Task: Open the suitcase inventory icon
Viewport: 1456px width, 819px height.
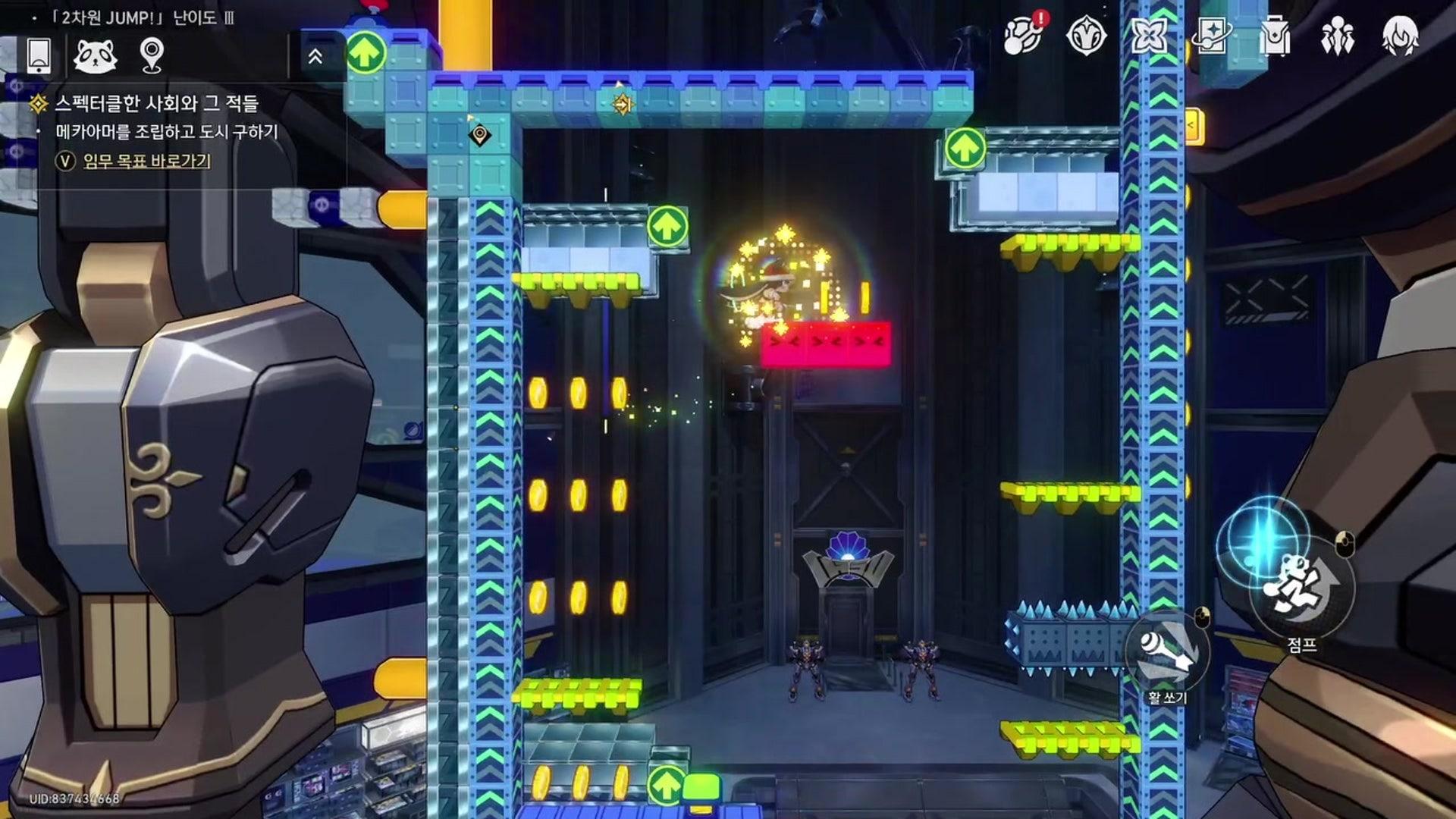Action: pyautogui.click(x=1274, y=35)
